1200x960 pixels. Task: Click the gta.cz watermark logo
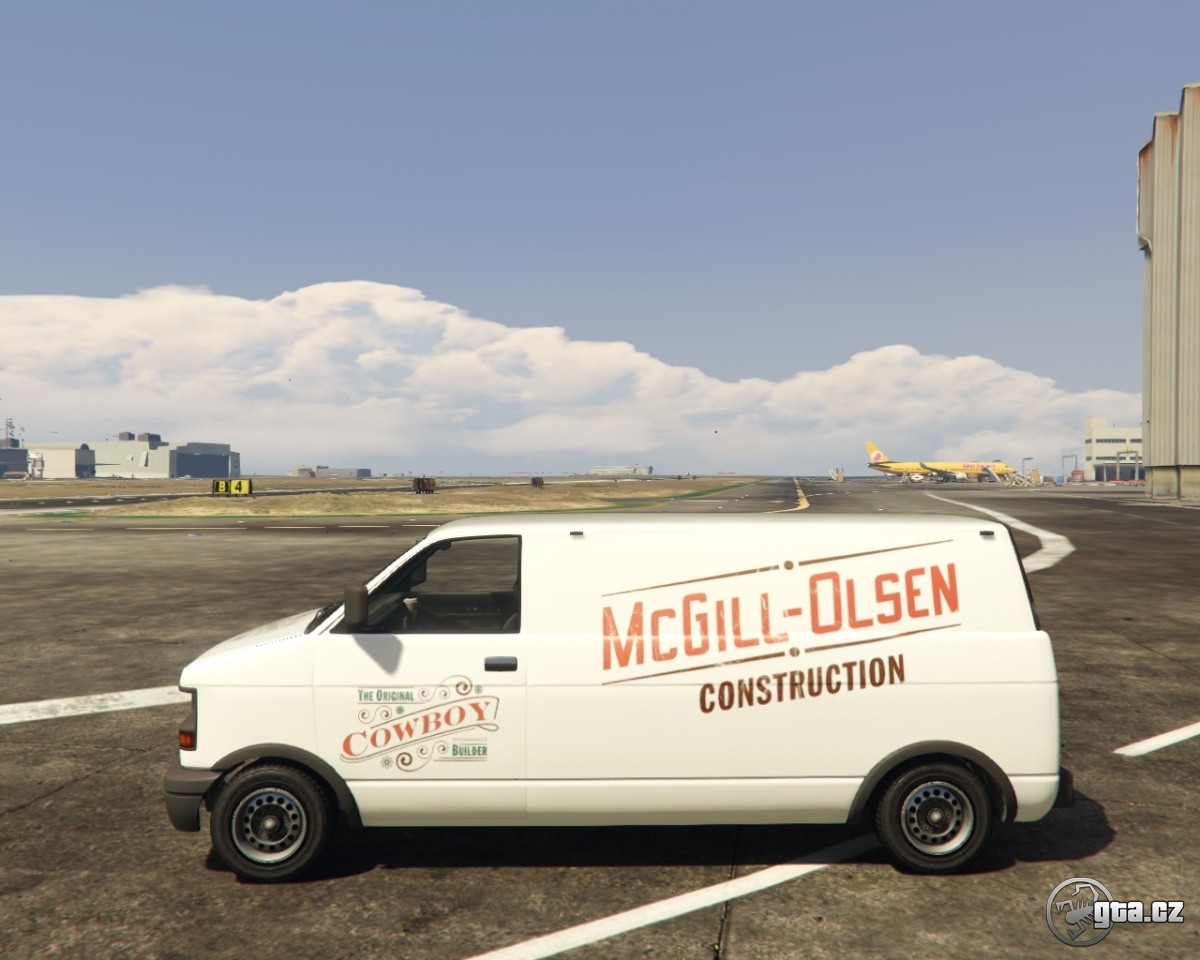click(1114, 911)
